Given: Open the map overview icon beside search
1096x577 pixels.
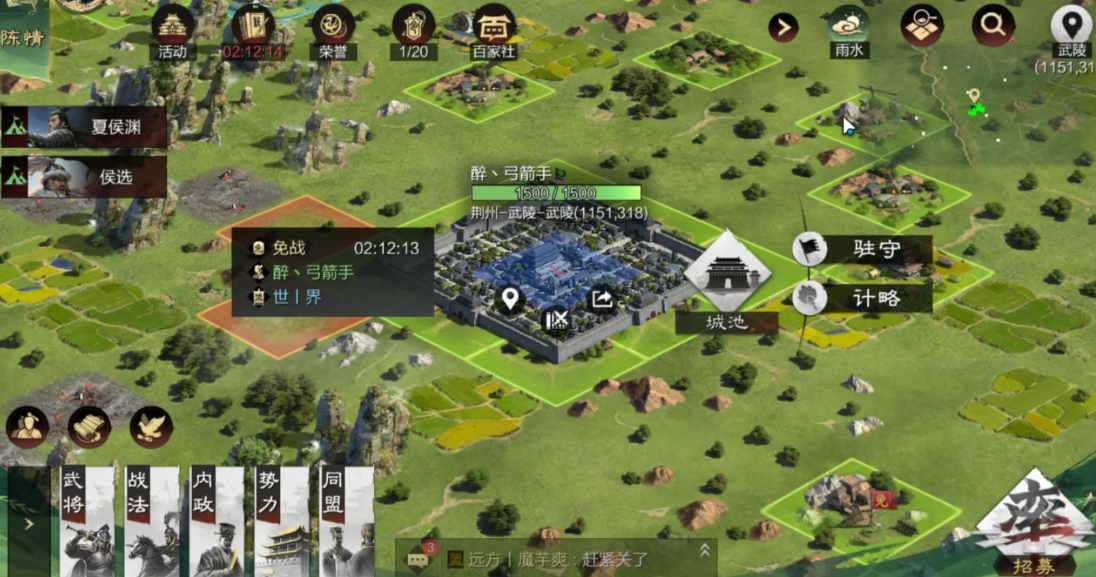Looking at the screenshot, I should (x=921, y=27).
